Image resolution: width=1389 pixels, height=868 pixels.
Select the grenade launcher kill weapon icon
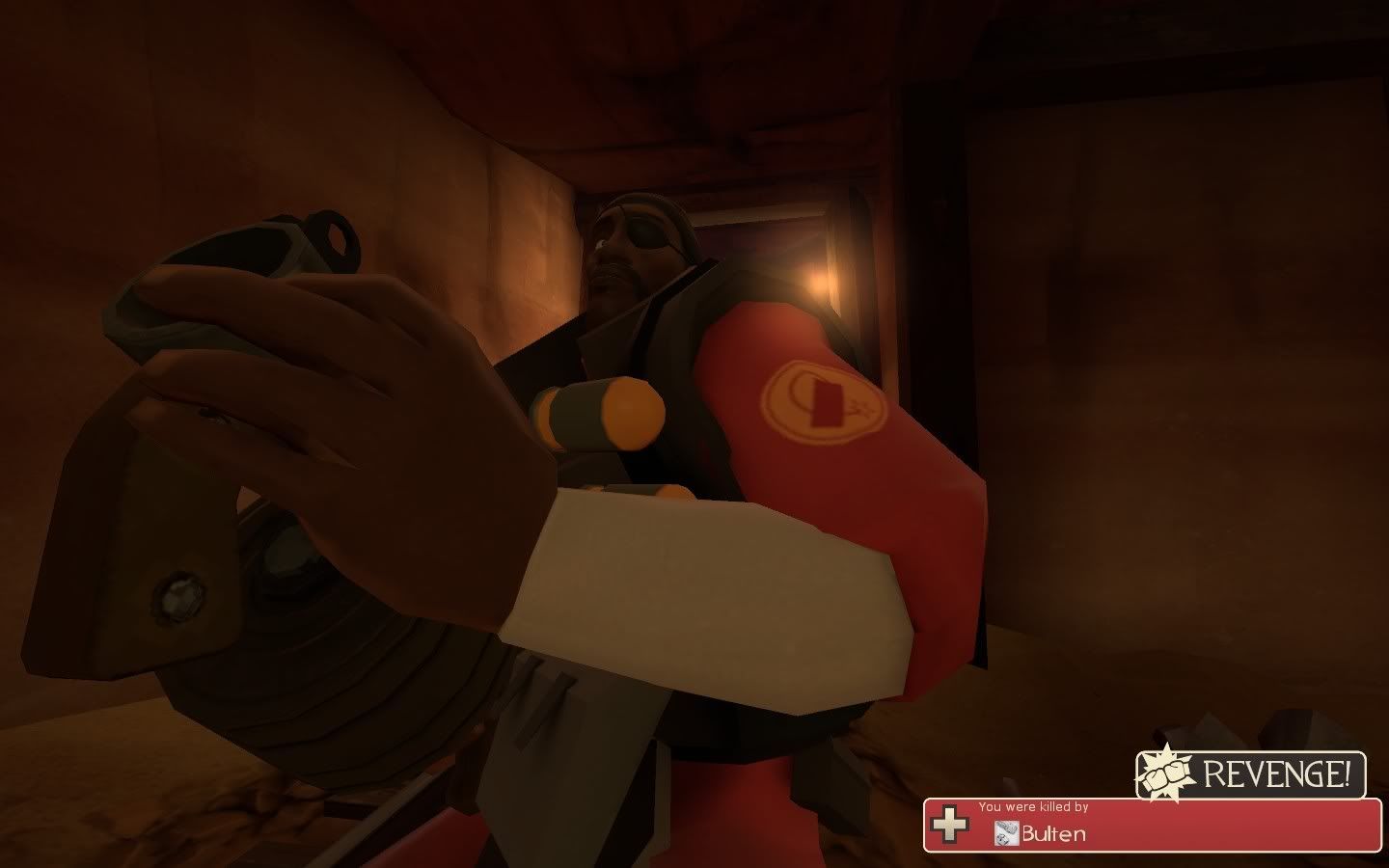click(x=1006, y=831)
